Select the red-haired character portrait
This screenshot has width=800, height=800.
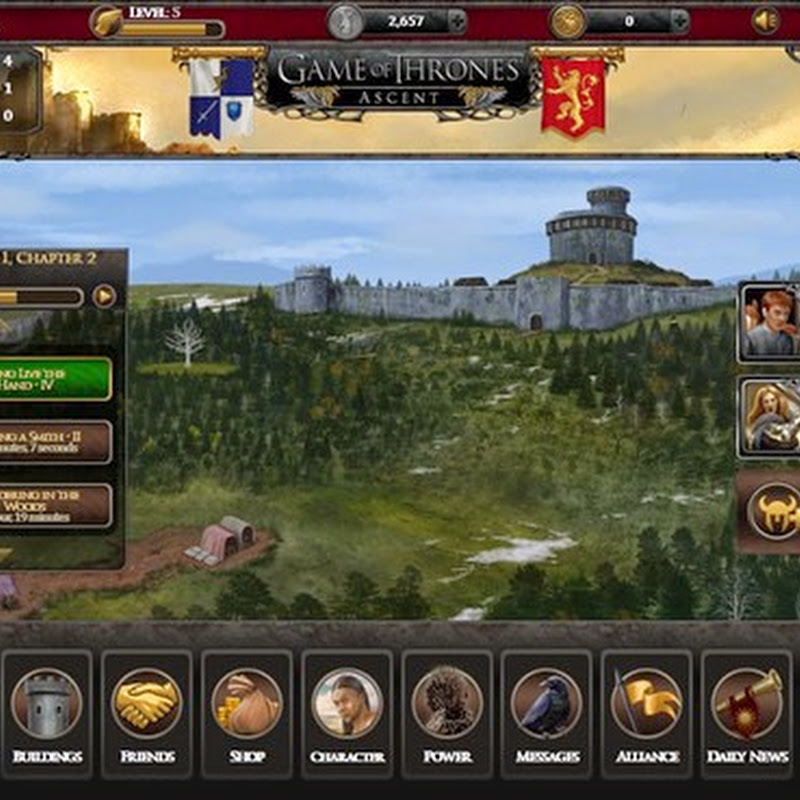[x=770, y=322]
